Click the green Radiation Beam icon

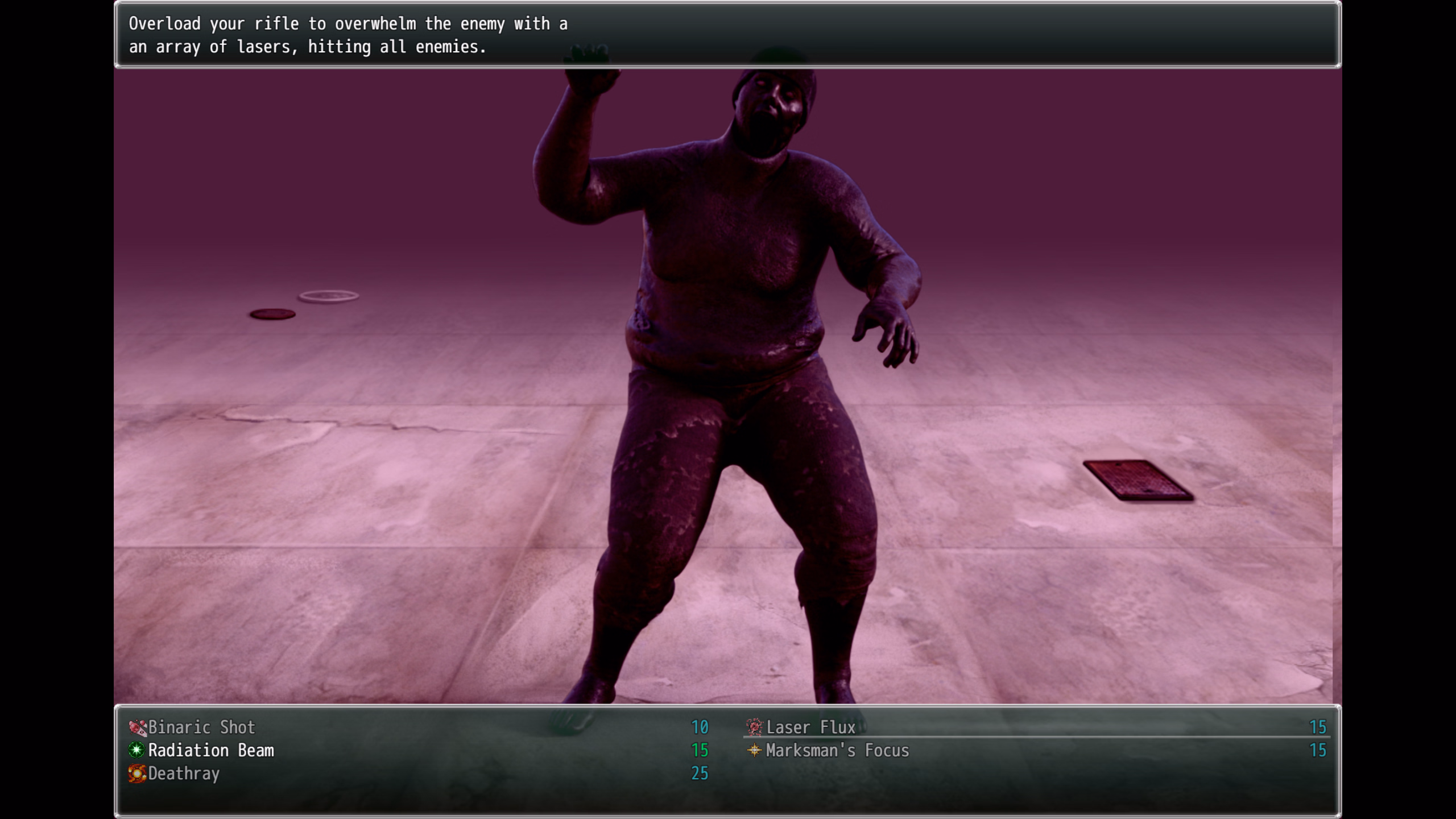click(x=137, y=750)
